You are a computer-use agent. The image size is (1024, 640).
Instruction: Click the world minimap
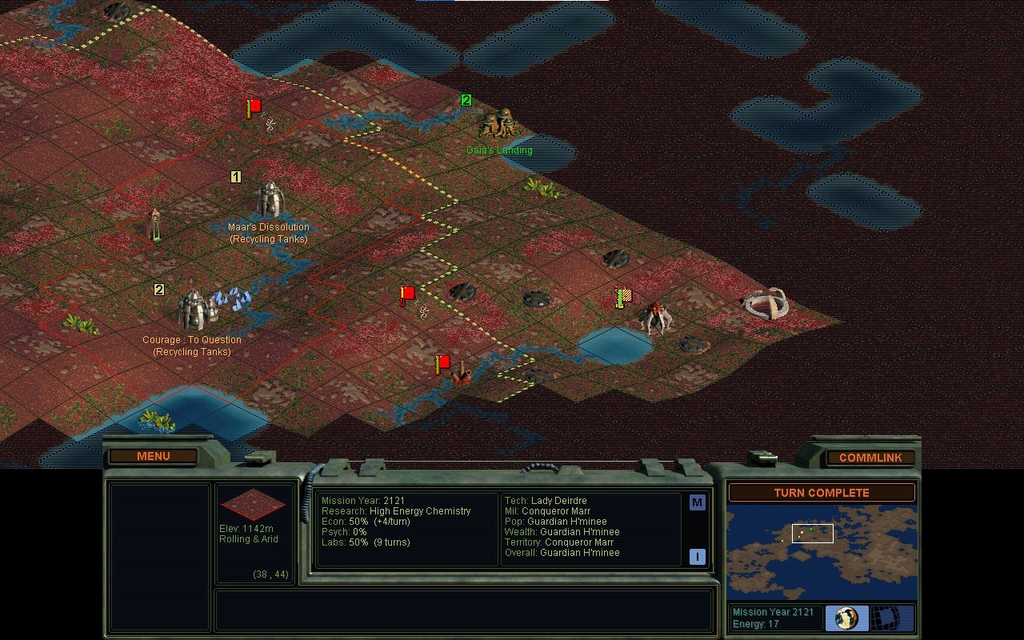(x=820, y=552)
